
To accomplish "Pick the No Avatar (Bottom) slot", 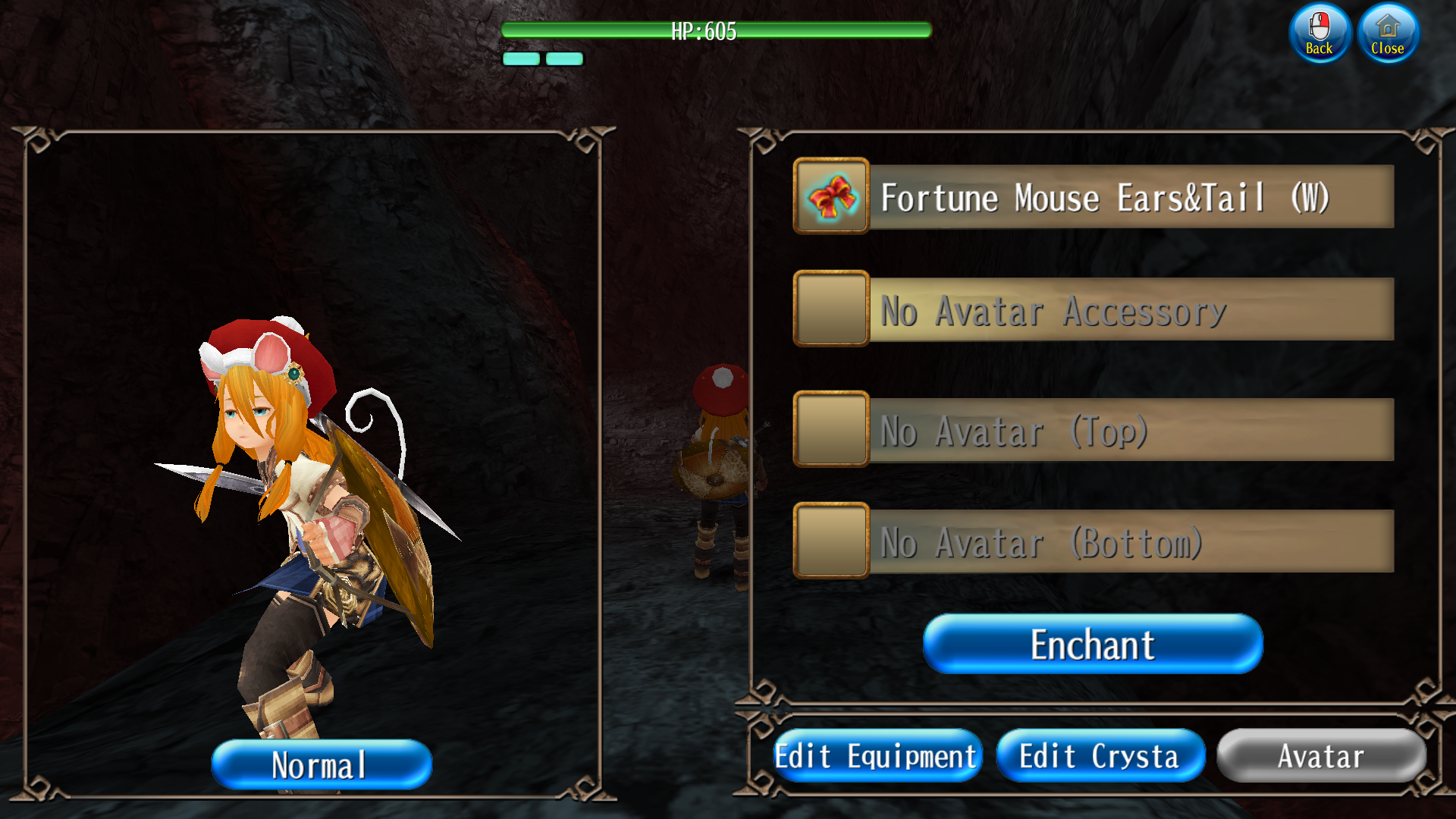I will pyautogui.click(x=1130, y=541).
